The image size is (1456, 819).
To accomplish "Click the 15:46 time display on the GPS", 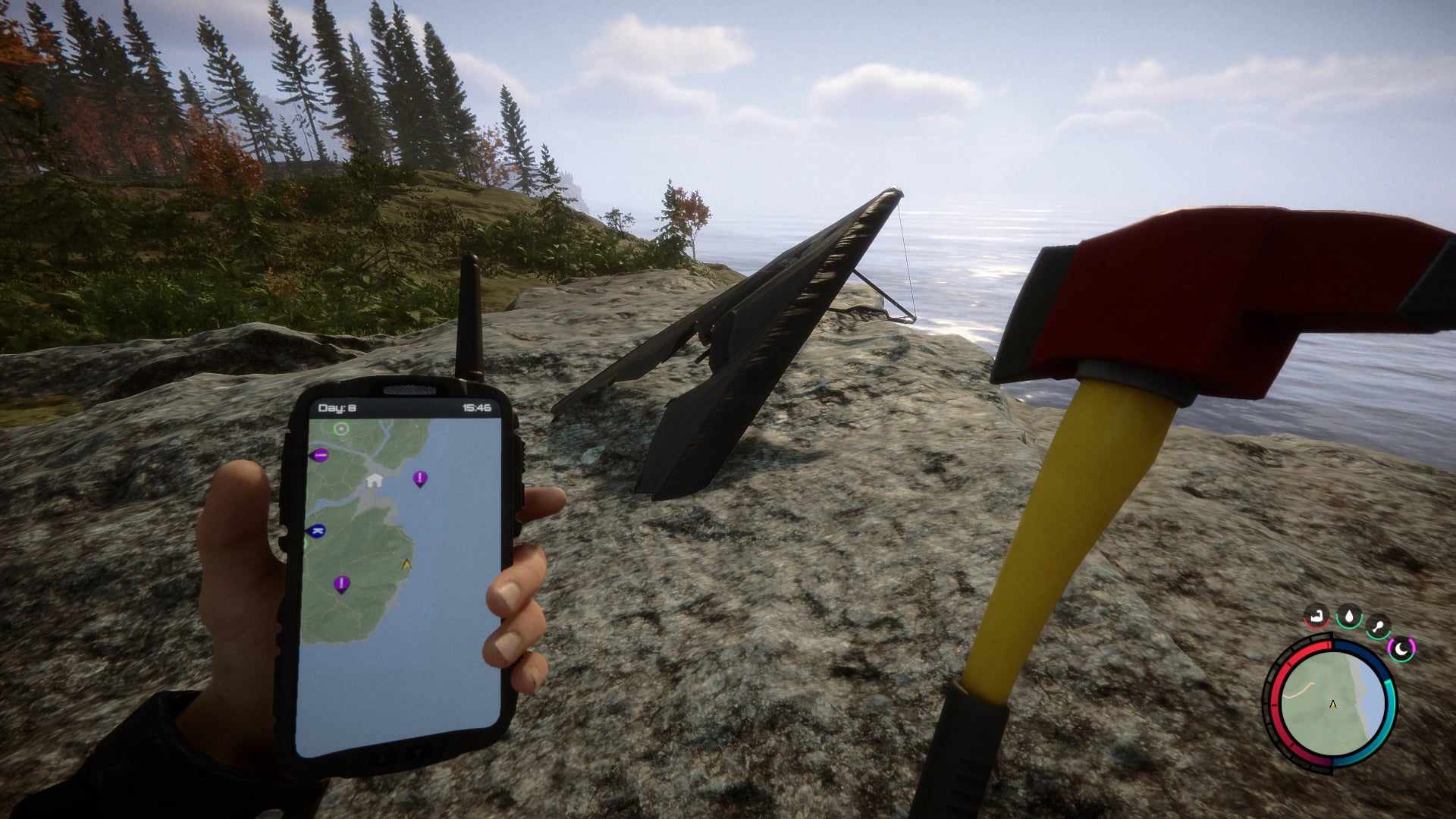I will tap(477, 407).
